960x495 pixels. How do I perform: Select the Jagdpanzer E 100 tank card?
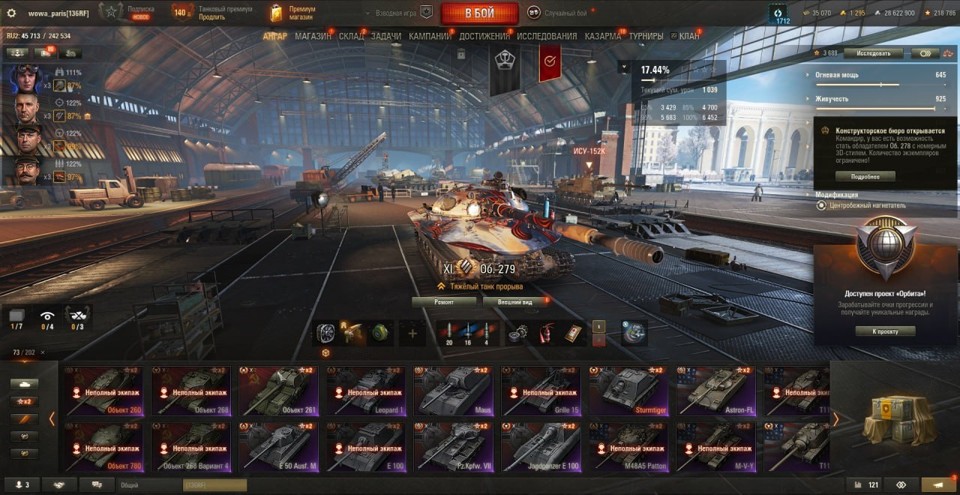point(541,447)
